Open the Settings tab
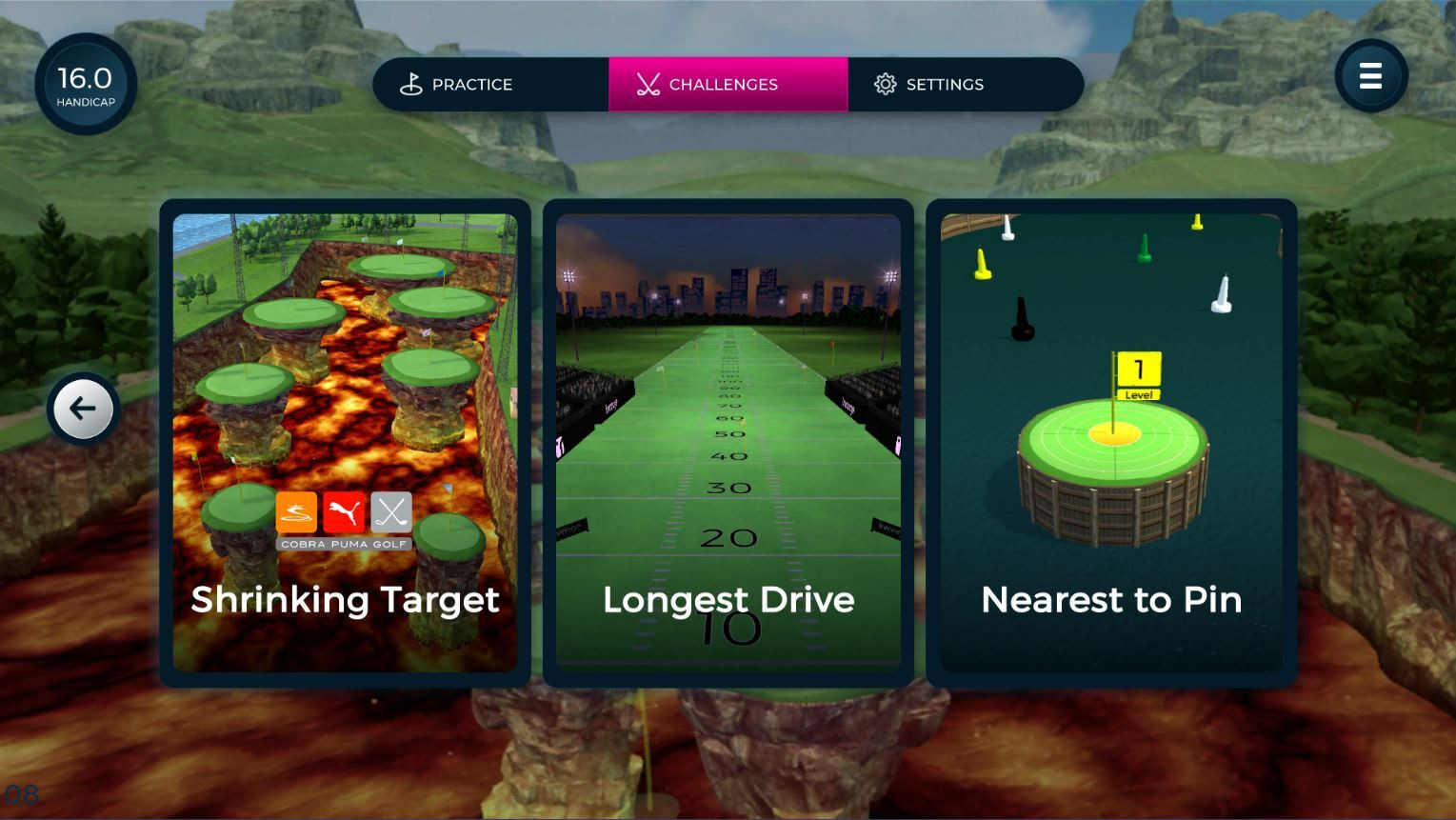Screen dimensions: 1456x820 tap(946, 84)
